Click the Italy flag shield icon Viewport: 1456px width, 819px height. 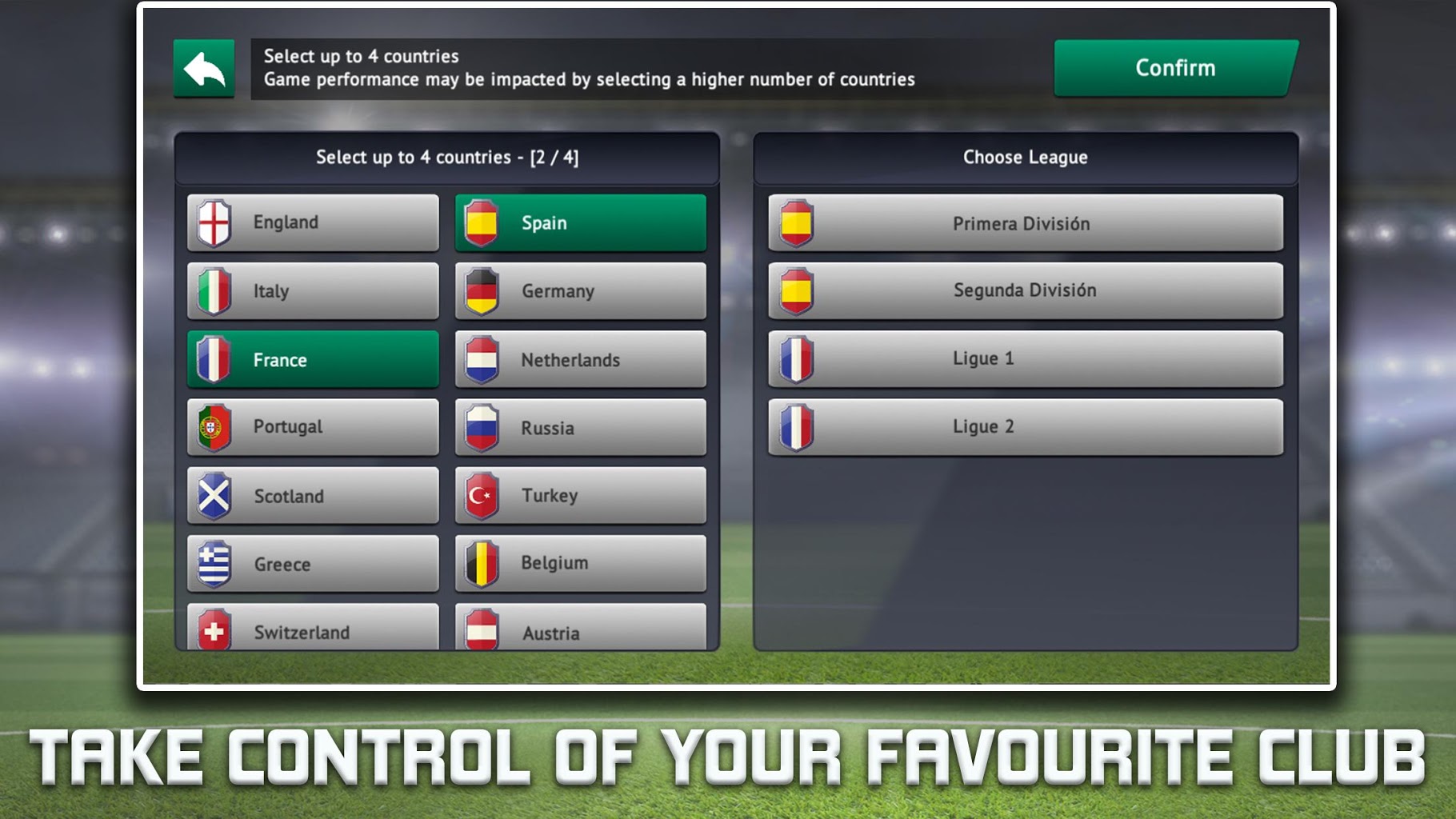point(213,290)
